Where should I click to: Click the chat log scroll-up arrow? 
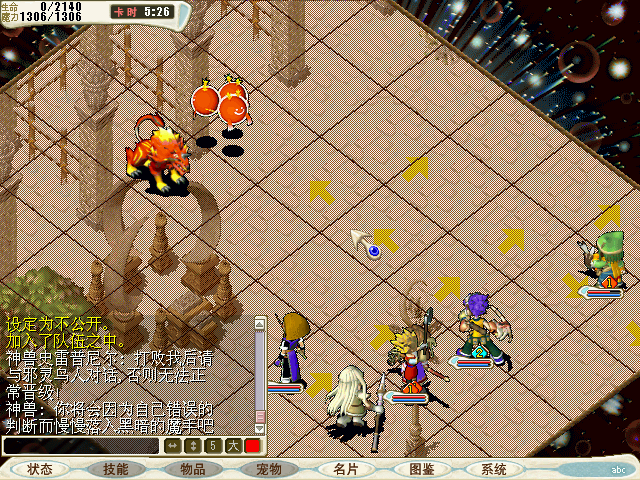260,323
